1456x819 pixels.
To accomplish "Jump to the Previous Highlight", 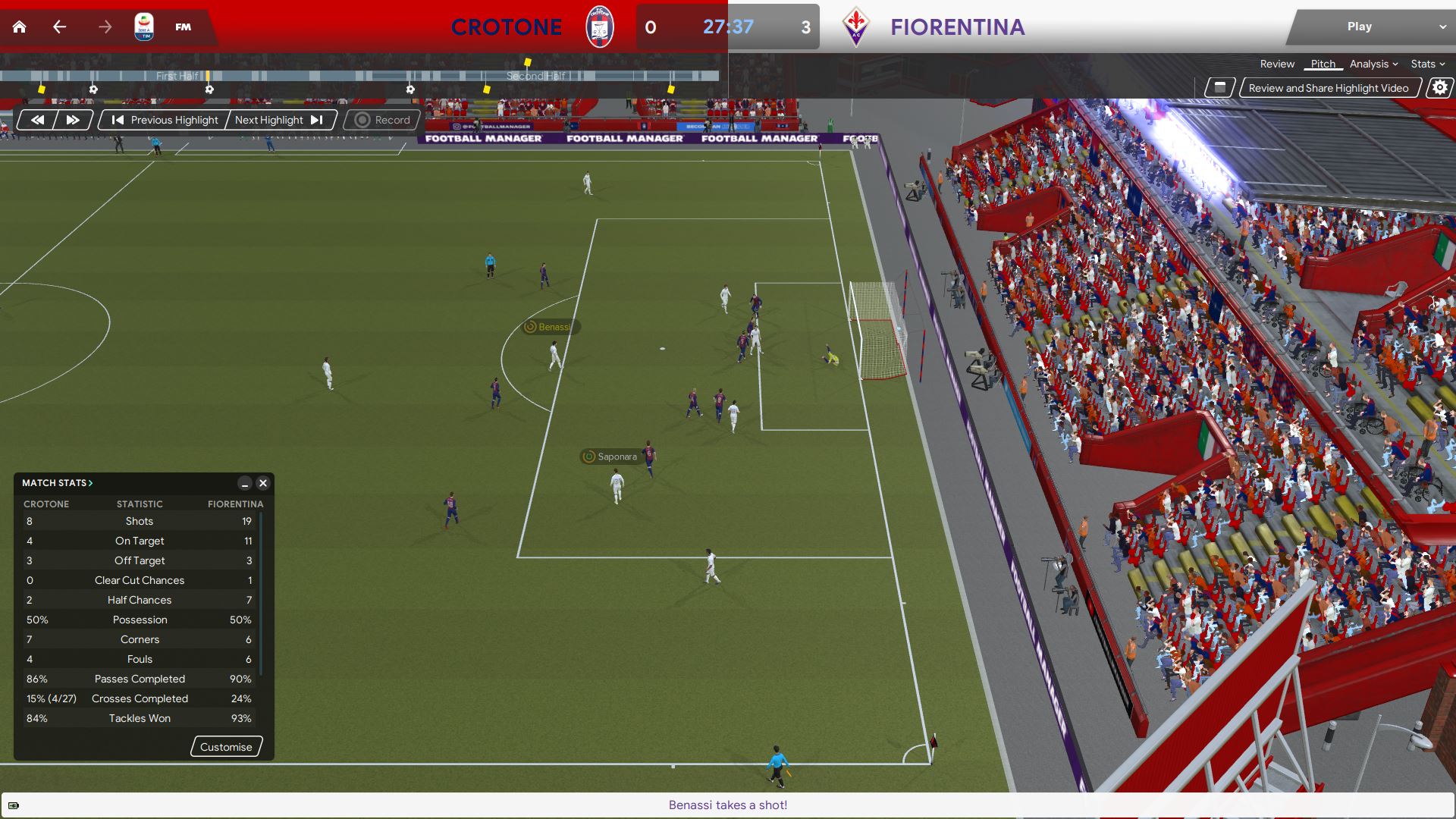I will [x=165, y=120].
